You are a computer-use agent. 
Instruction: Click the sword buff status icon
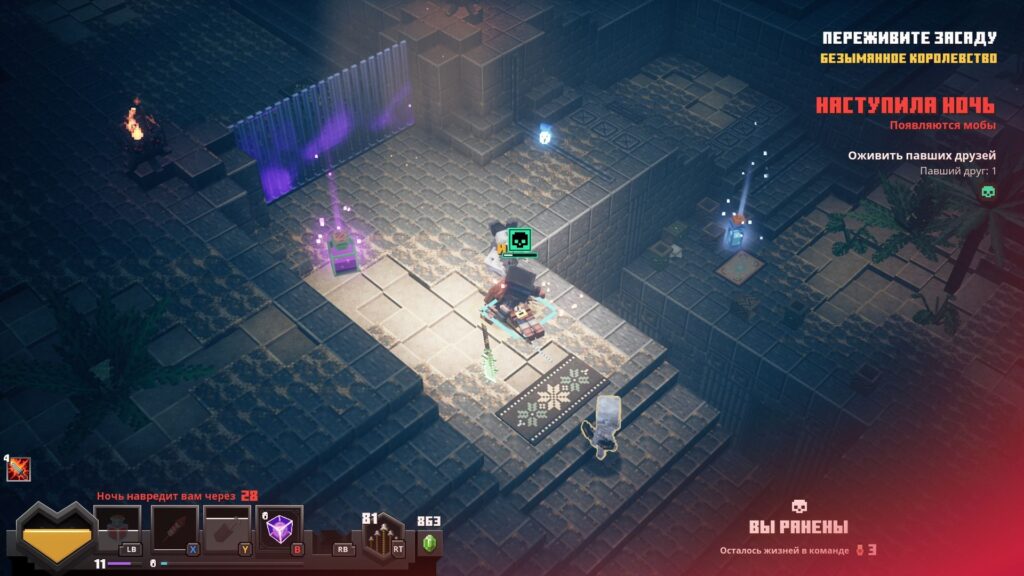click(x=18, y=469)
